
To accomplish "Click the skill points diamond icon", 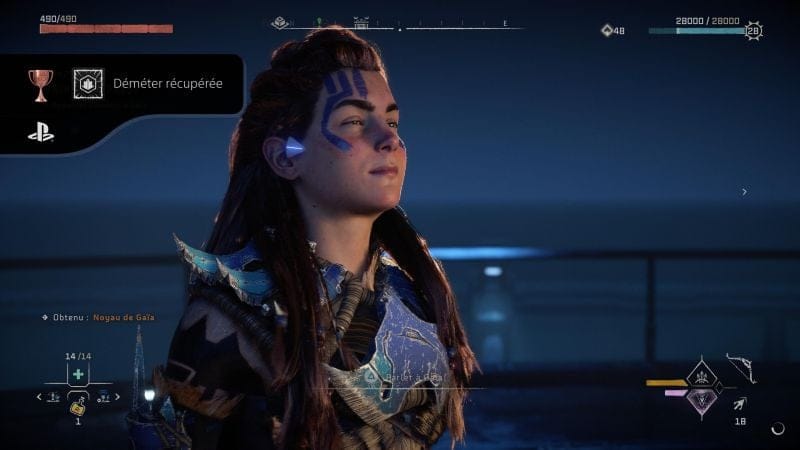I will [606, 30].
